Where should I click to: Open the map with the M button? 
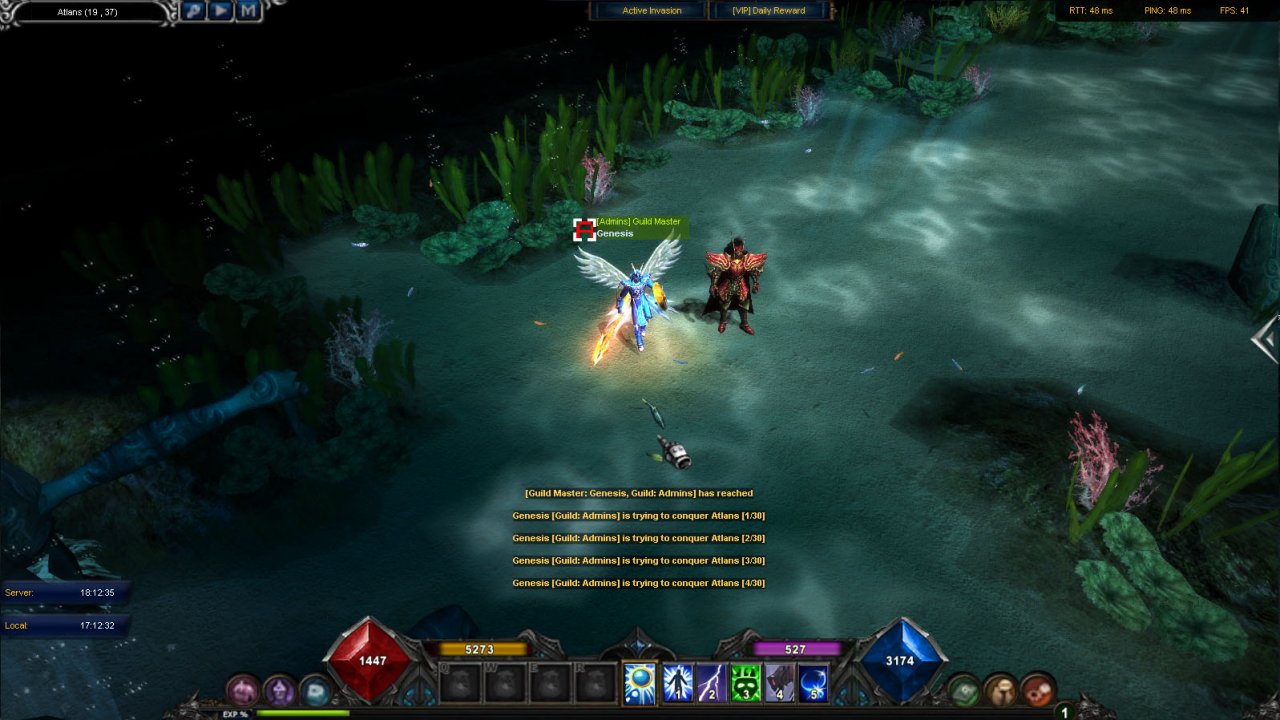pos(248,11)
